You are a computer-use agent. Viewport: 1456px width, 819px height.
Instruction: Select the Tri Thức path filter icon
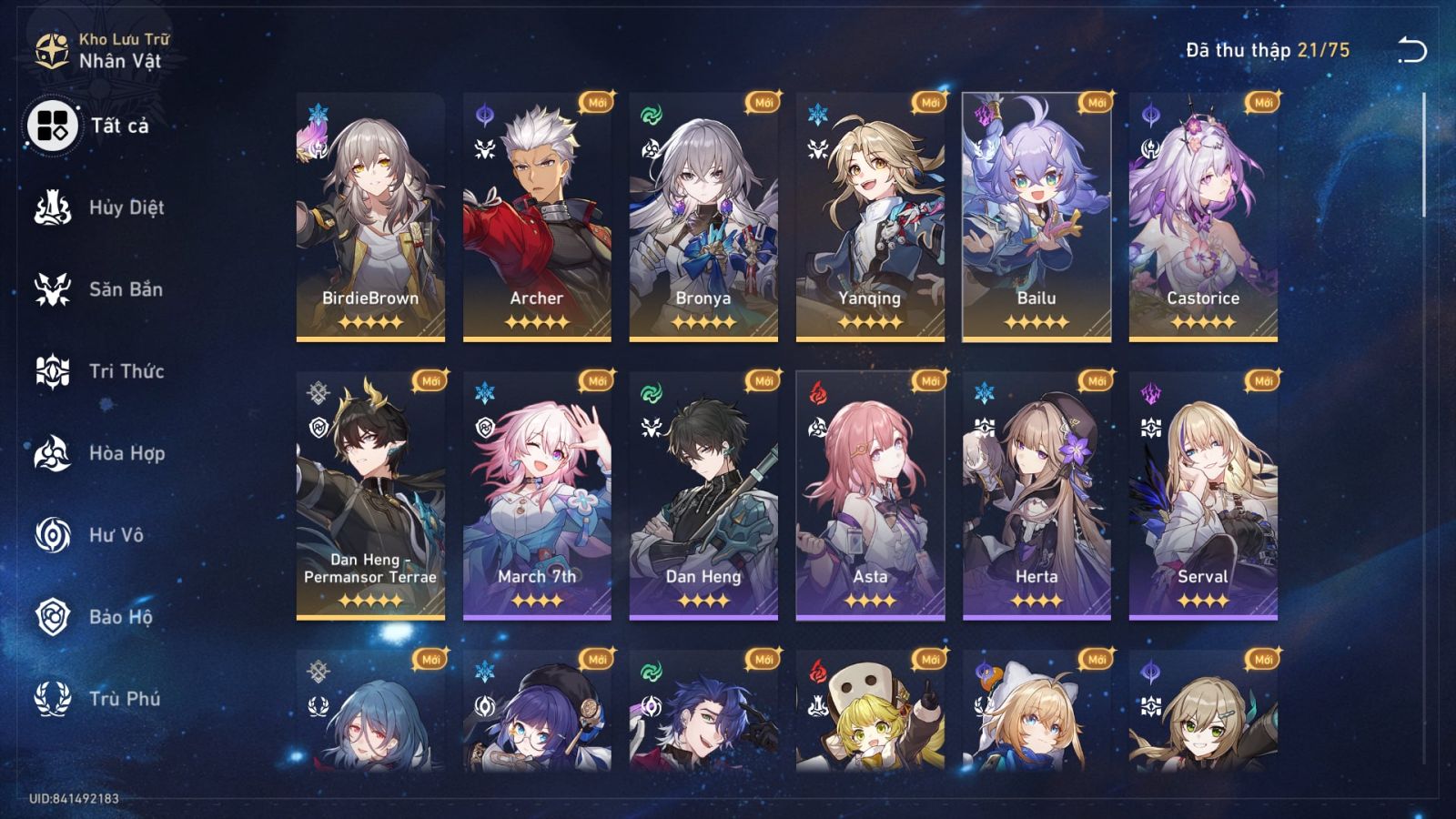(x=55, y=371)
